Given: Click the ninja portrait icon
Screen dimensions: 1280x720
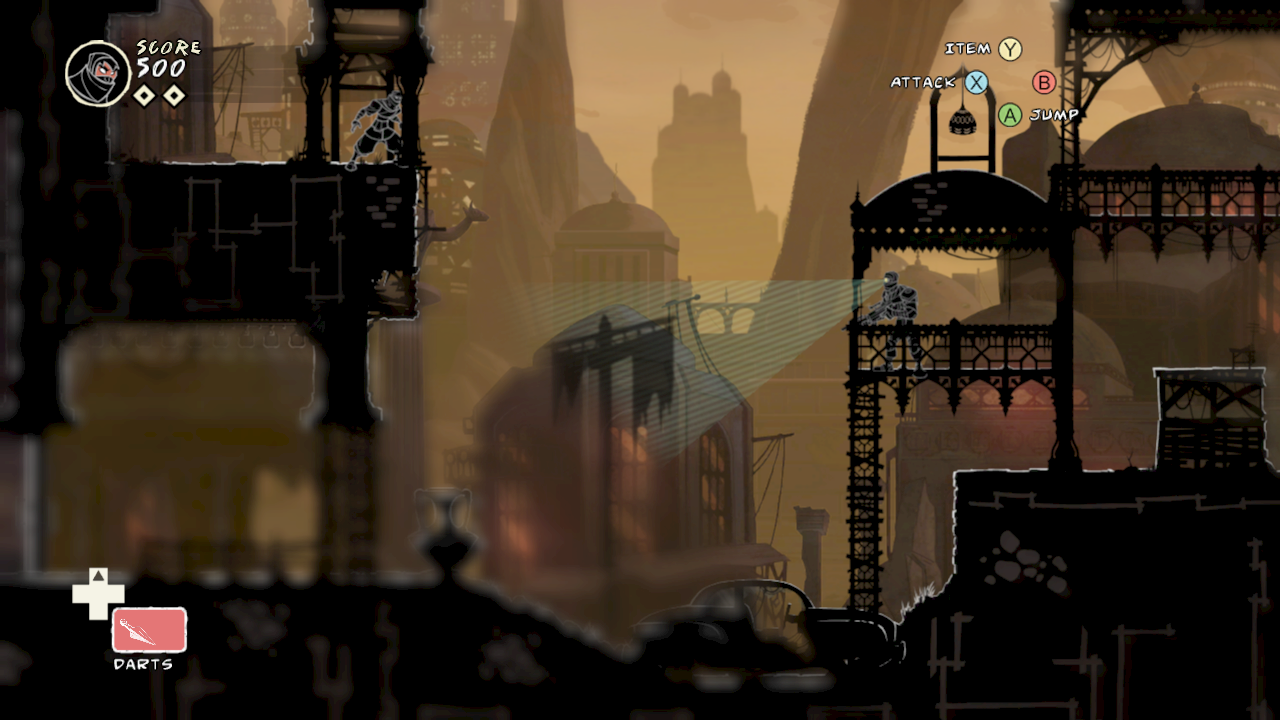Looking at the screenshot, I should (x=98, y=74).
